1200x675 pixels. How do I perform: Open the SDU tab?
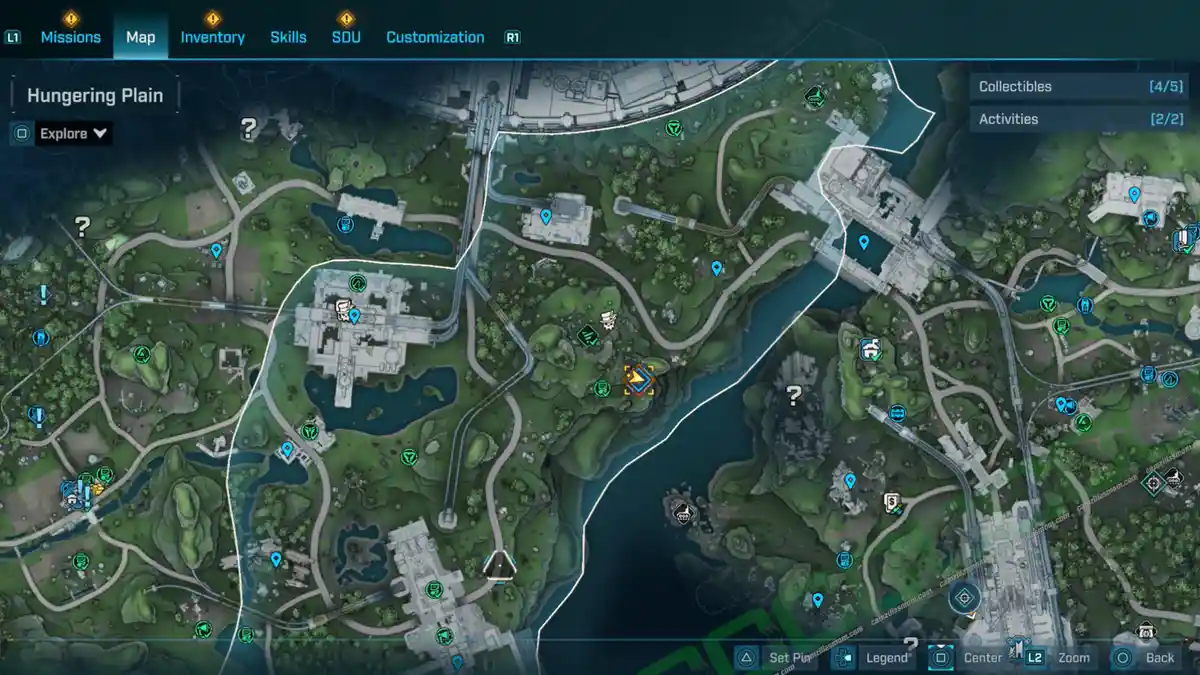[346, 37]
